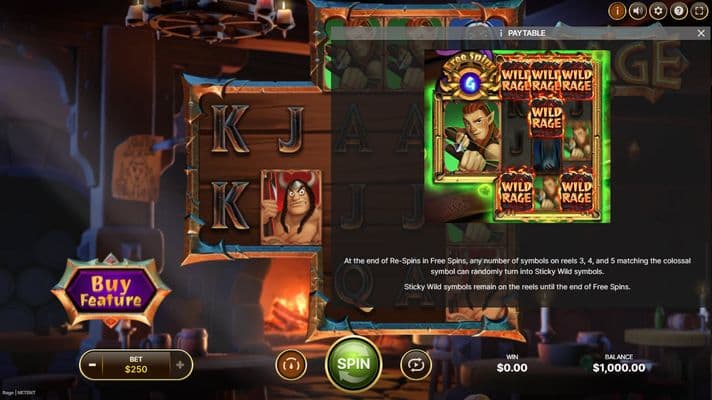
Task: Enter fullscreen mode
Action: pyautogui.click(x=700, y=11)
